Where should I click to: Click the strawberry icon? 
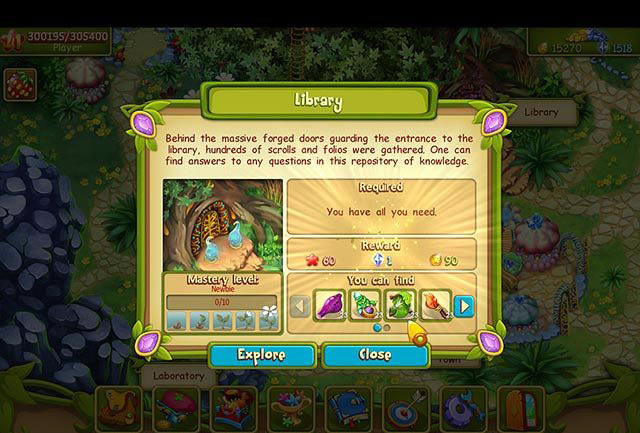coord(19,86)
